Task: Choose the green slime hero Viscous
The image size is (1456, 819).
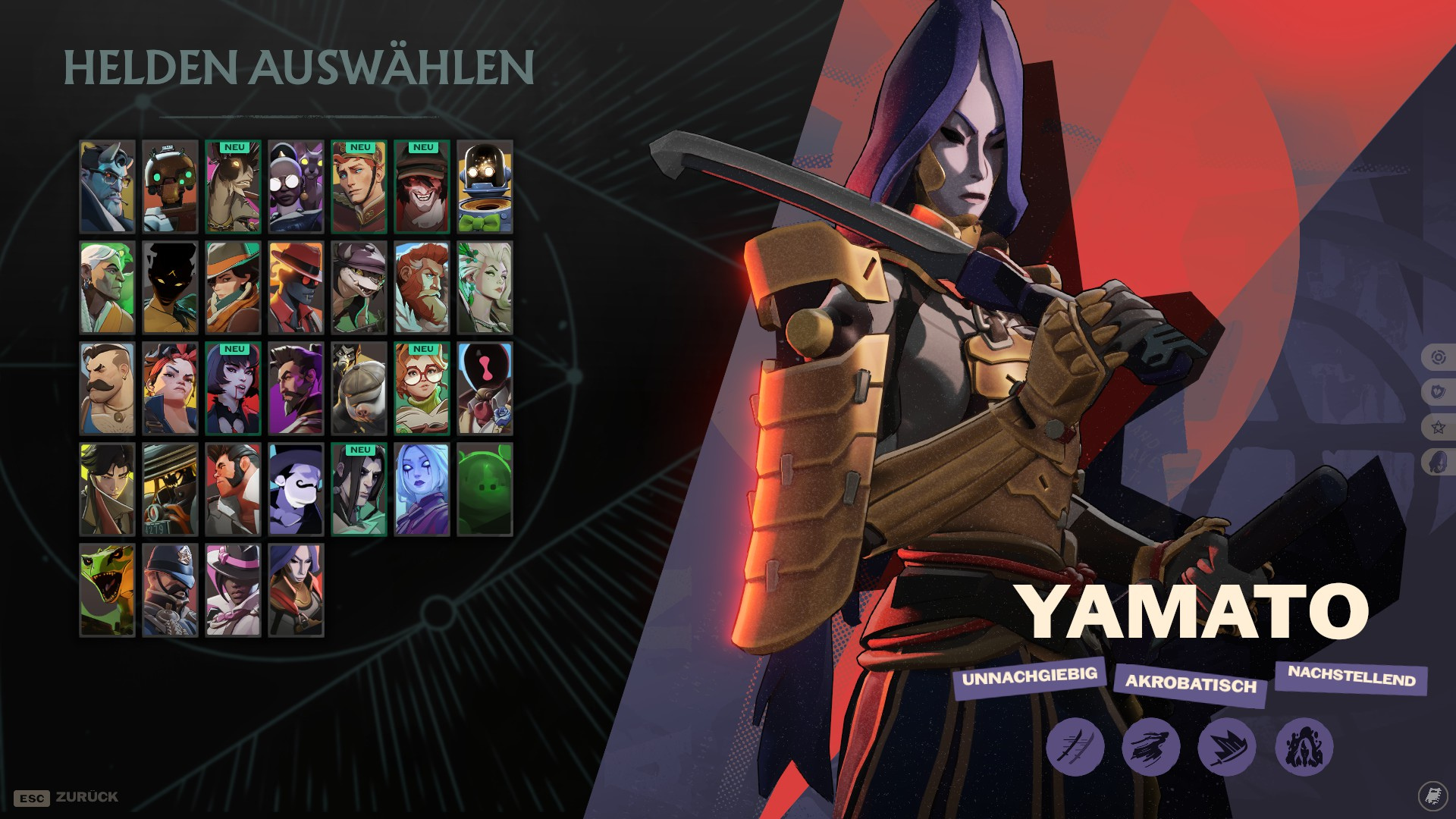Action: click(x=485, y=490)
